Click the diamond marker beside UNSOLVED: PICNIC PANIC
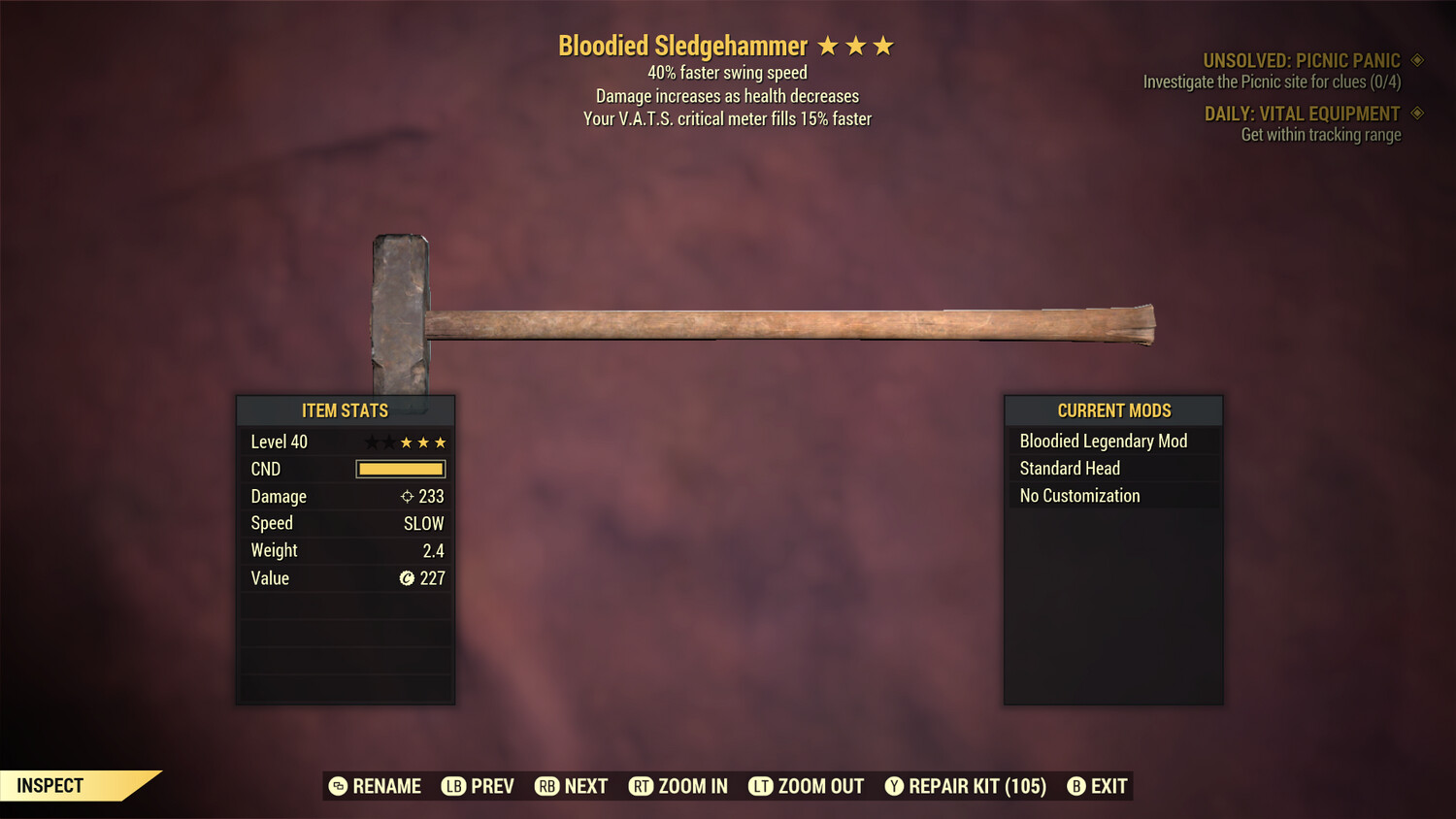The image size is (1456, 819). 1418,59
